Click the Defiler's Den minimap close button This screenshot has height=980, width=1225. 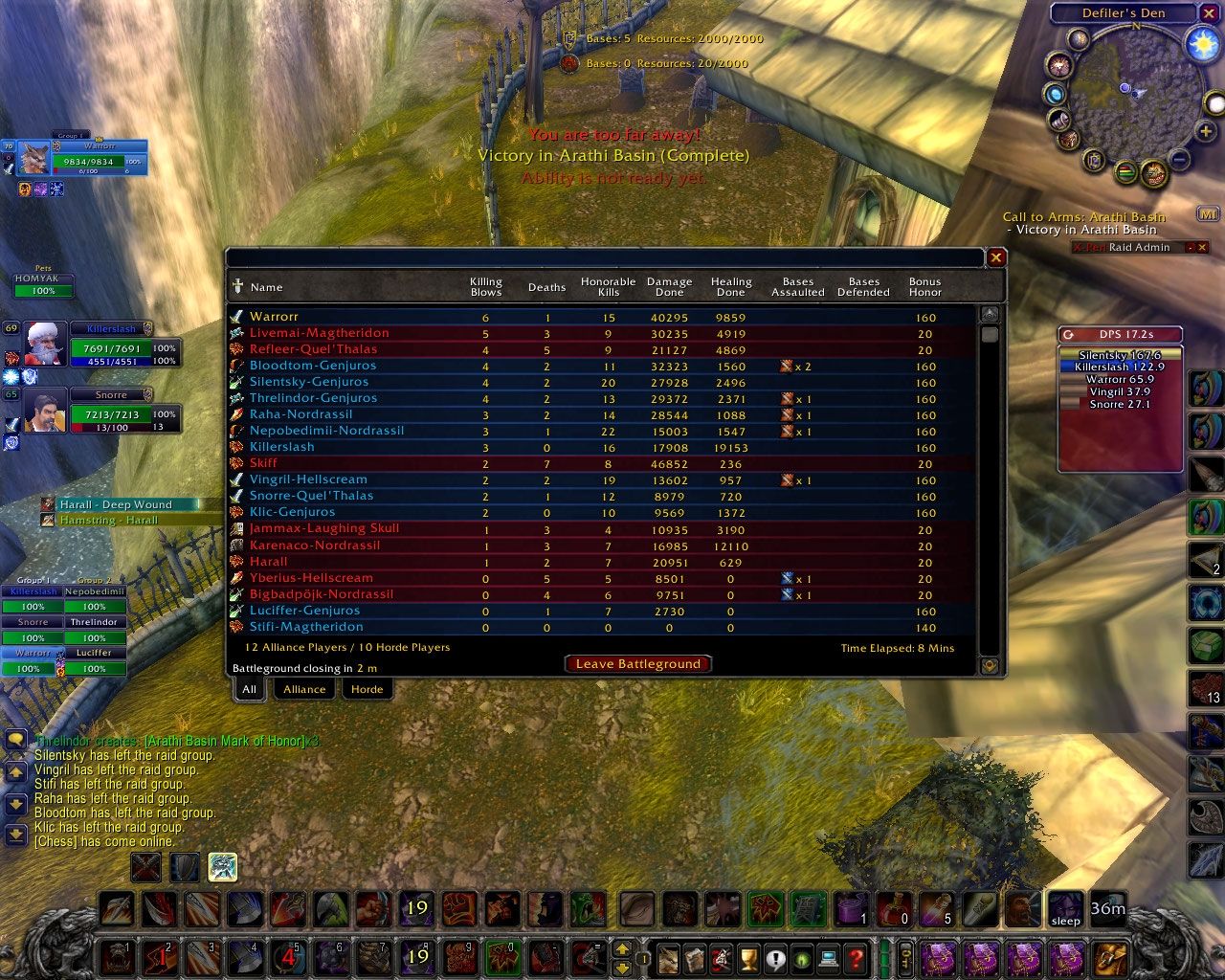tap(1210, 13)
